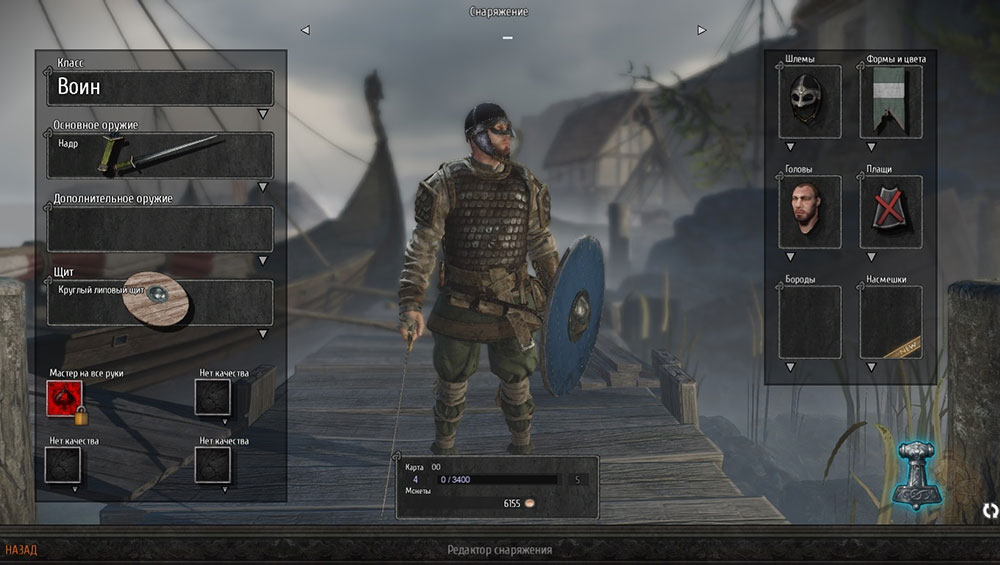Open the empty Дополнительное оружие slot
Viewport: 1000px width, 565px height.
(160, 229)
